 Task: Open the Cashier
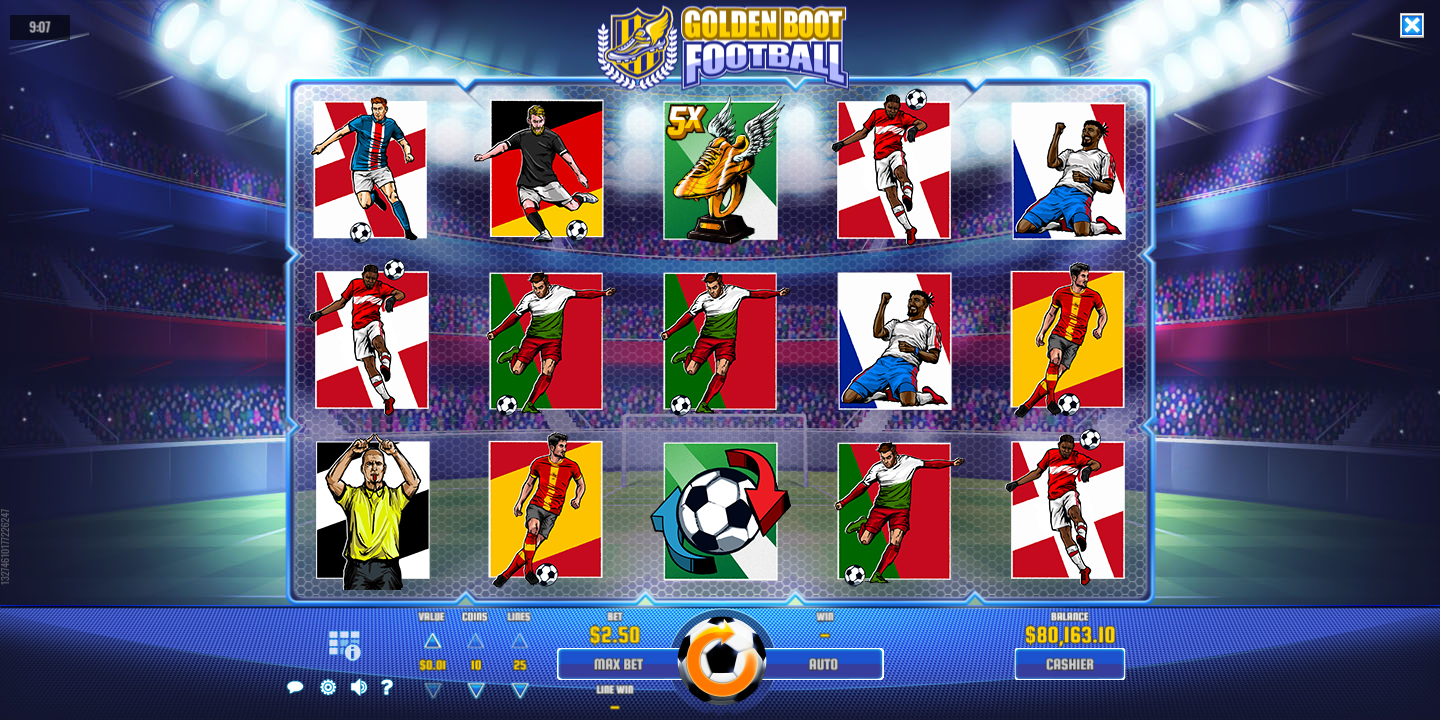tap(1069, 664)
